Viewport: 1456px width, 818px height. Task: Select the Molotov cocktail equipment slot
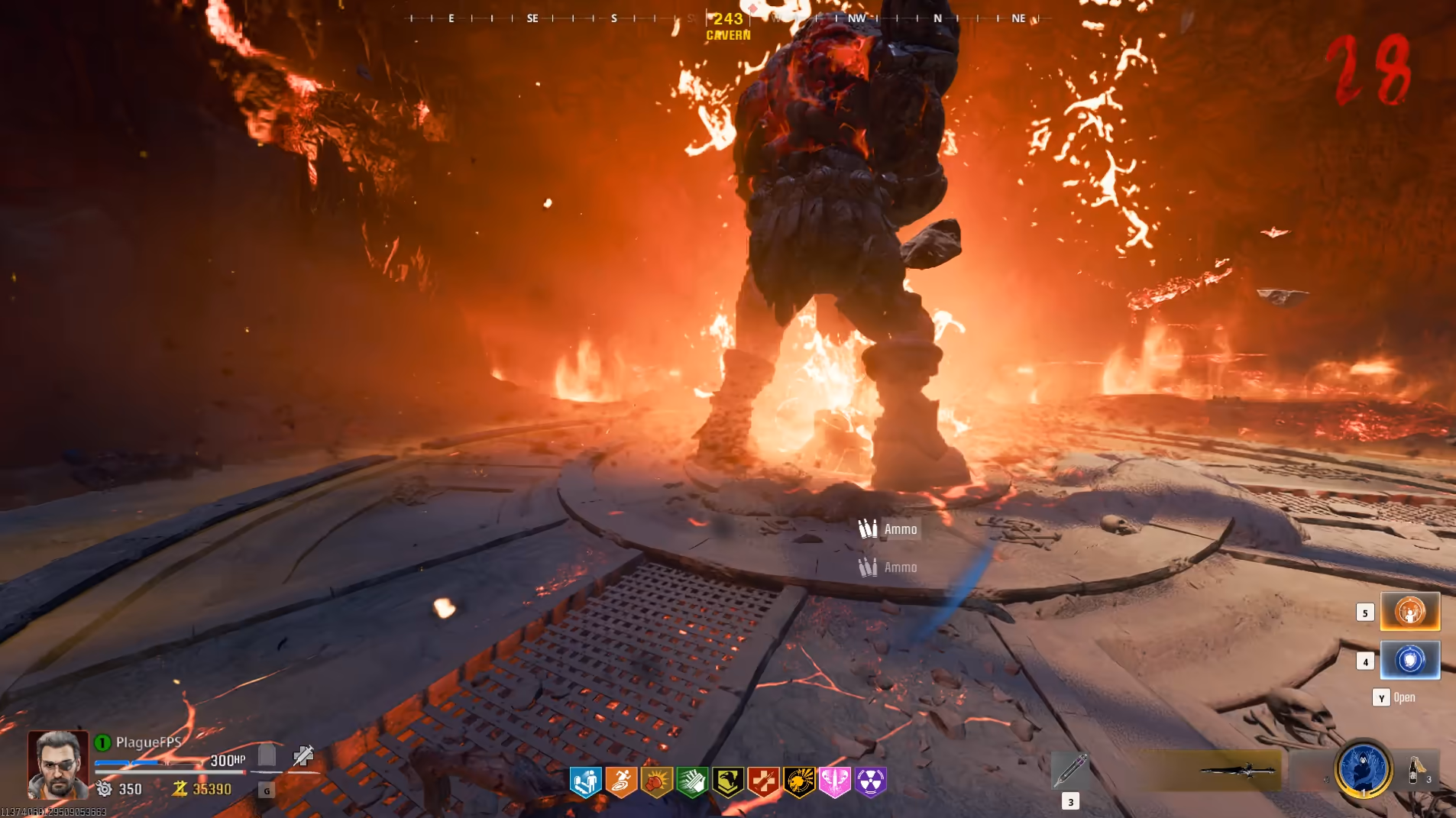click(x=1415, y=768)
